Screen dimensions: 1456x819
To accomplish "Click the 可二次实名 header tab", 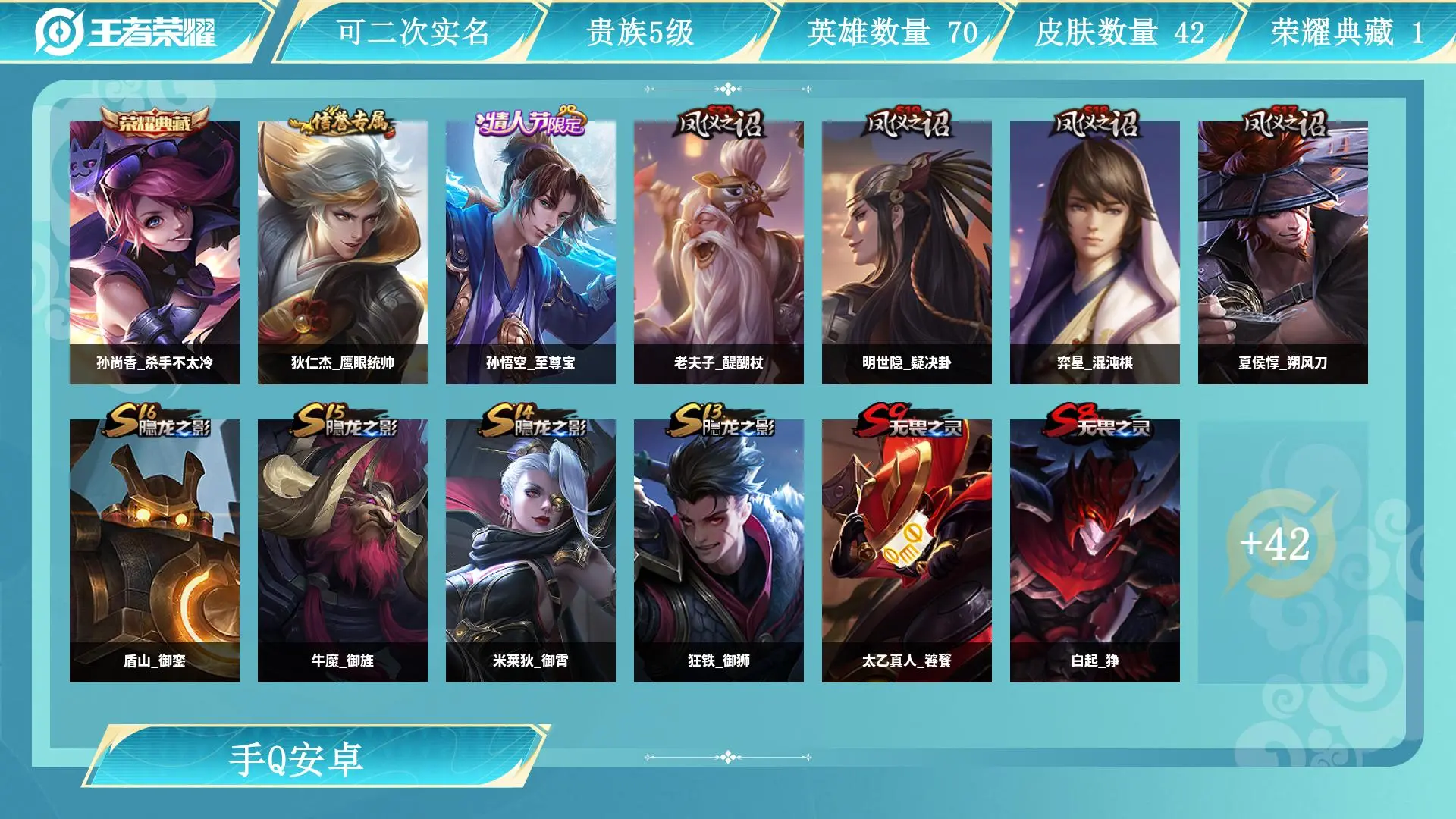I will click(413, 32).
